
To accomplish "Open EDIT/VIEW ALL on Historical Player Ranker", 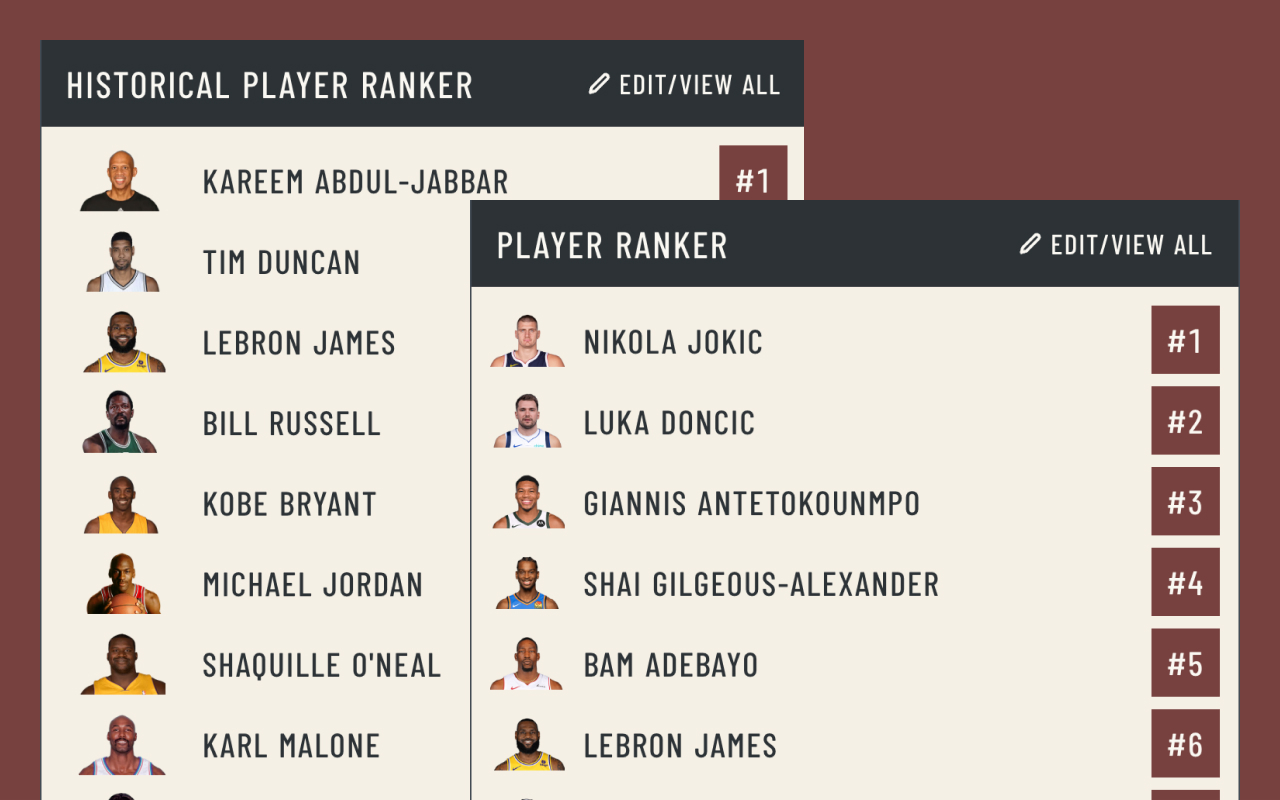I will [701, 85].
